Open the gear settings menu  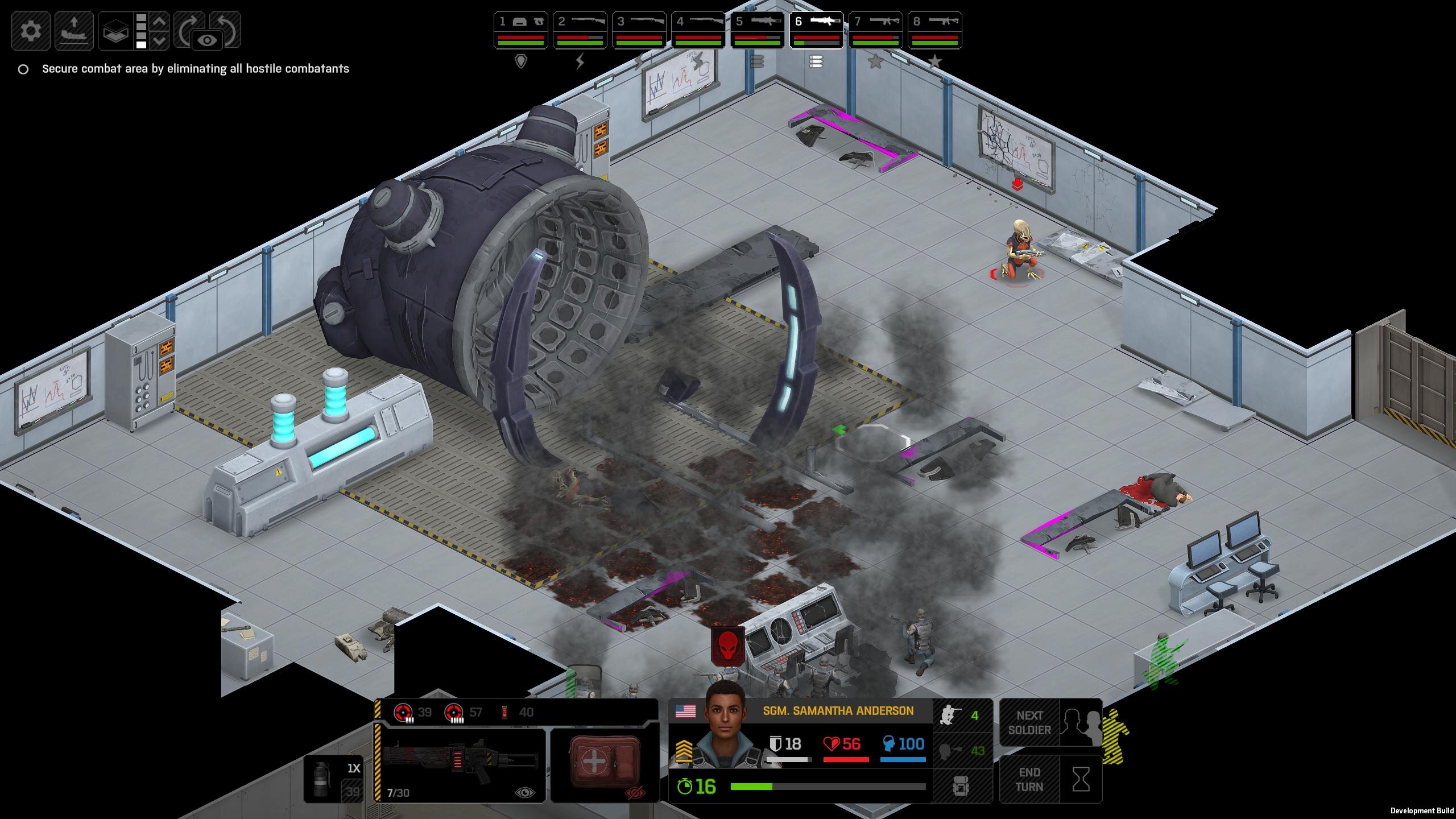31,31
